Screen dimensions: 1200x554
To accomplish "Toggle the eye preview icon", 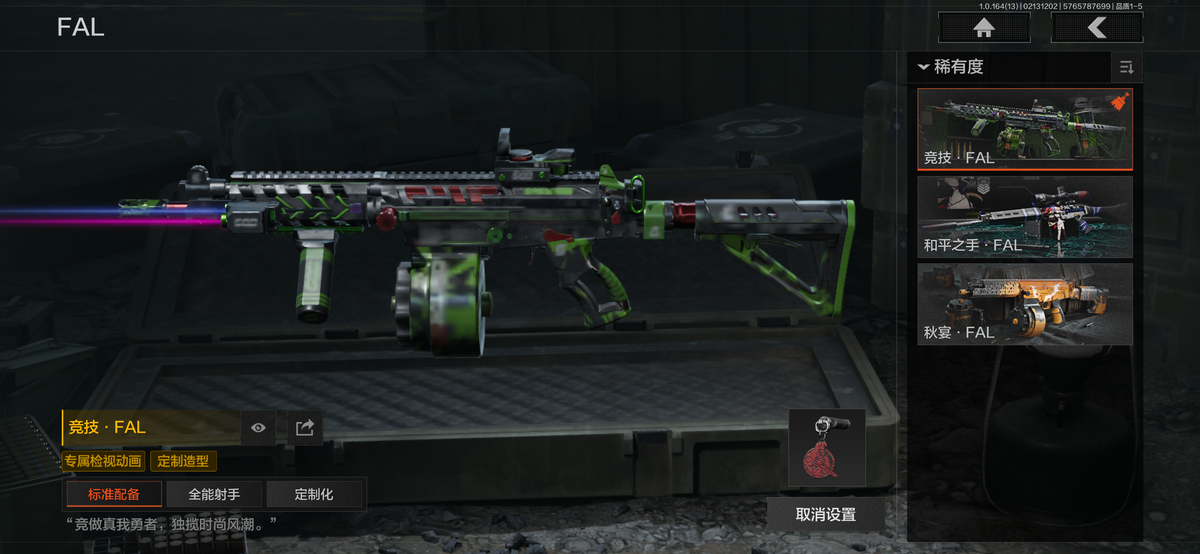I will click(259, 428).
